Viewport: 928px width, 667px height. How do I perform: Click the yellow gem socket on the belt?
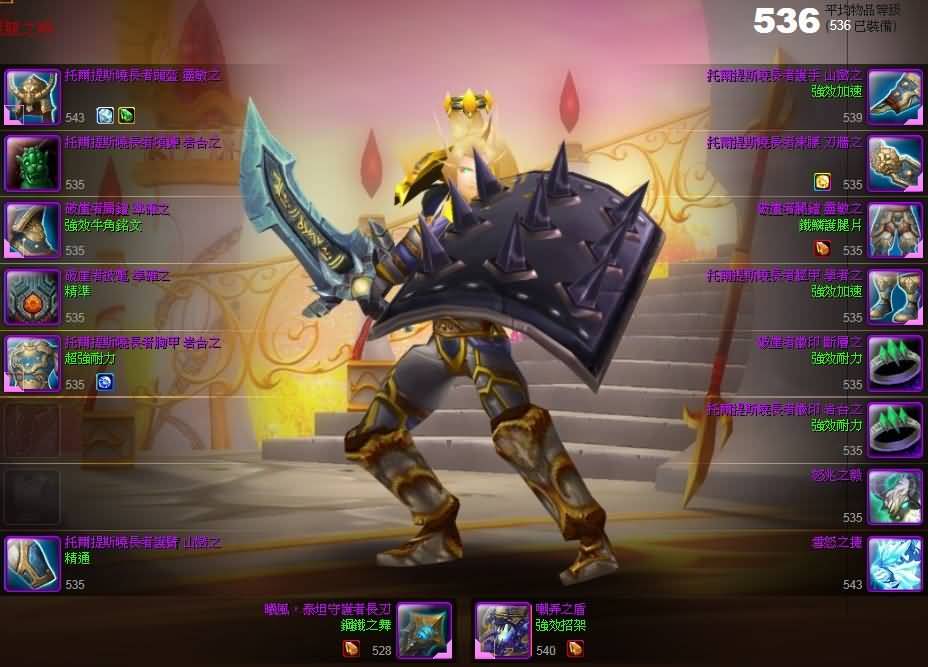coord(822,182)
